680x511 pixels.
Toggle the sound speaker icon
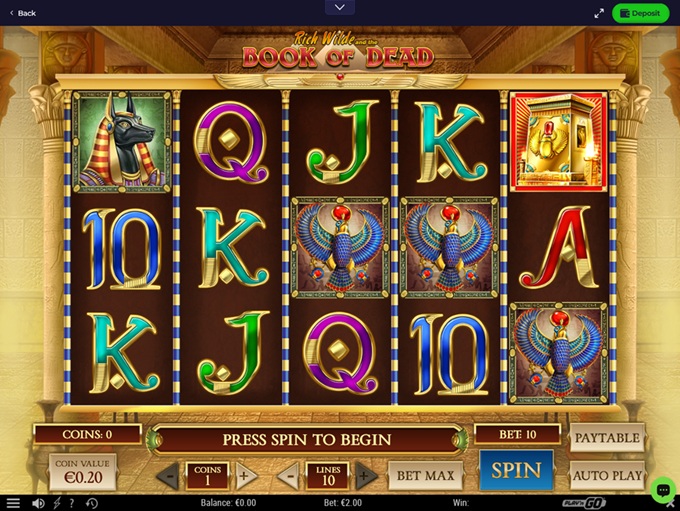(38, 503)
